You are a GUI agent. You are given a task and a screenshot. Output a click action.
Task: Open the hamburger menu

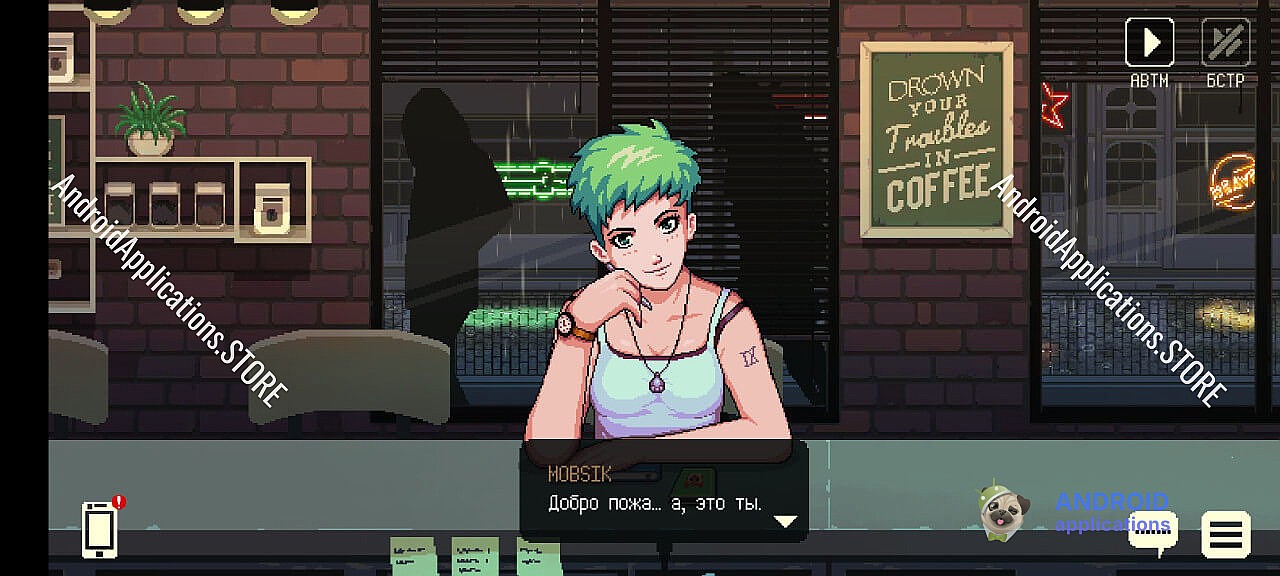(1225, 535)
